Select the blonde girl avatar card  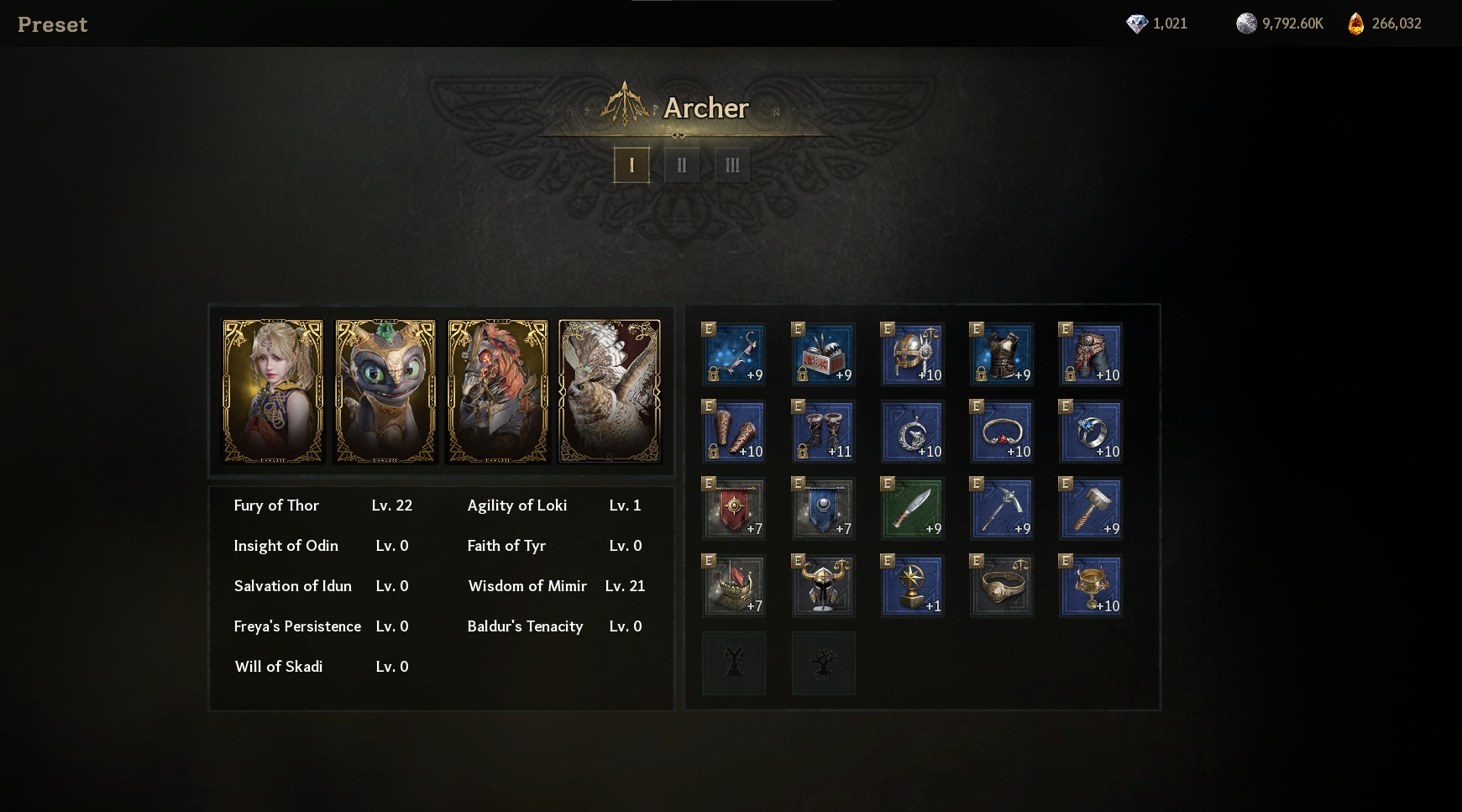coord(273,391)
